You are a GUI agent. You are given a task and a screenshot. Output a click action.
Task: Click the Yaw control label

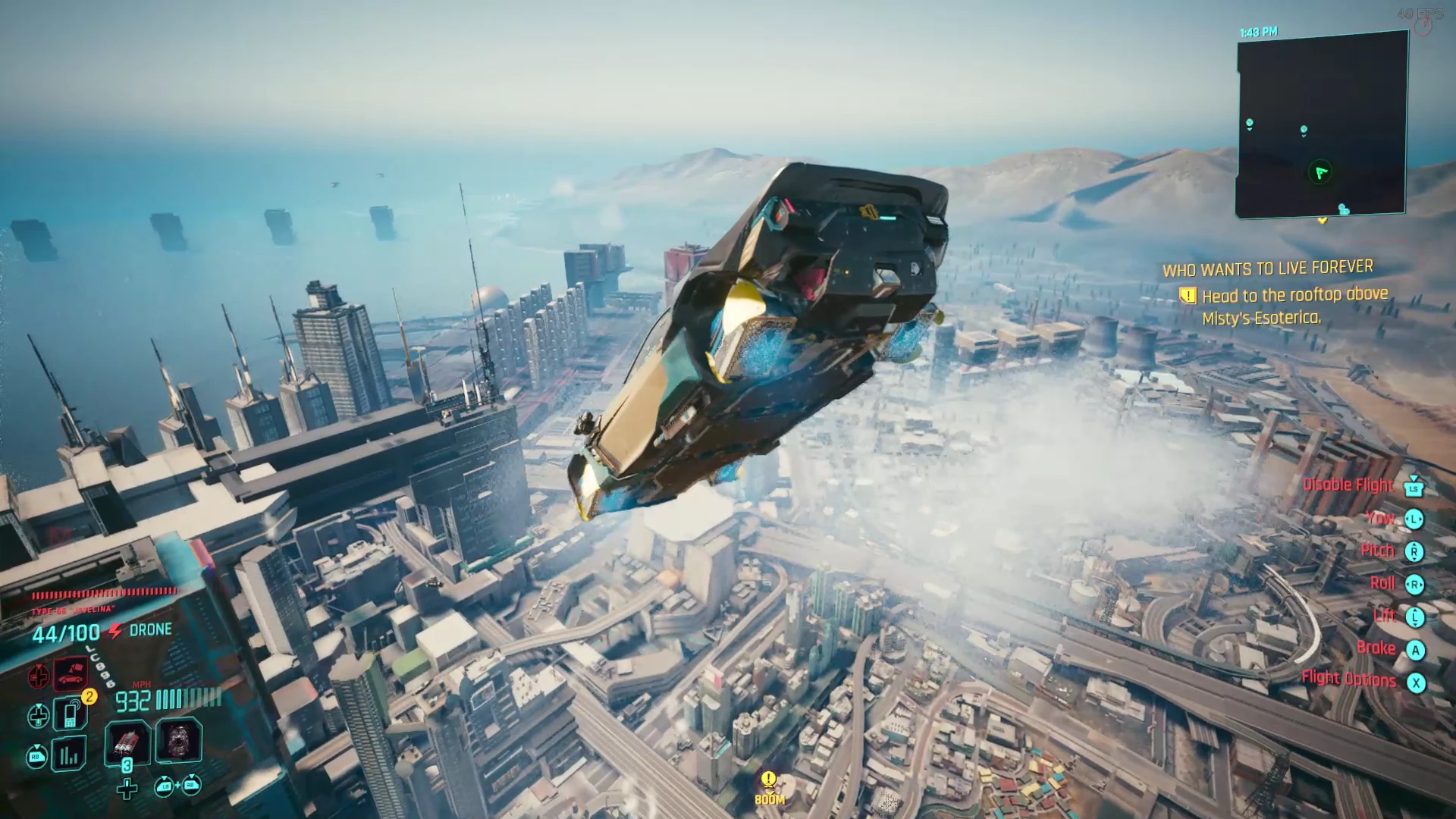click(x=1380, y=518)
